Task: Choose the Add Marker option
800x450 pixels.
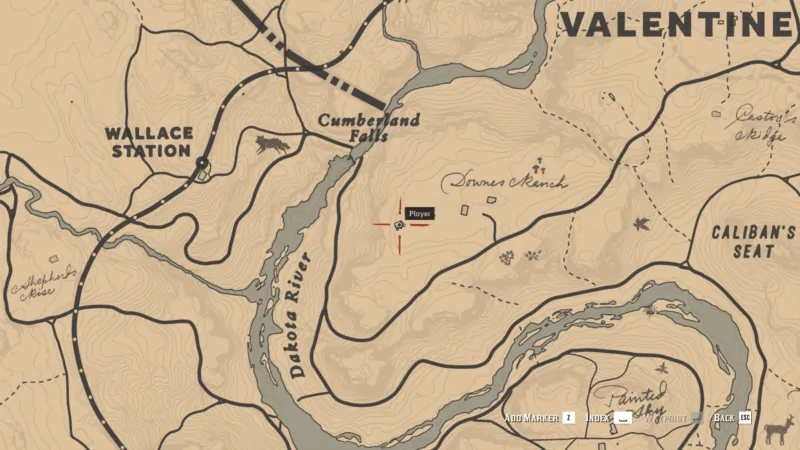Action: point(539,417)
